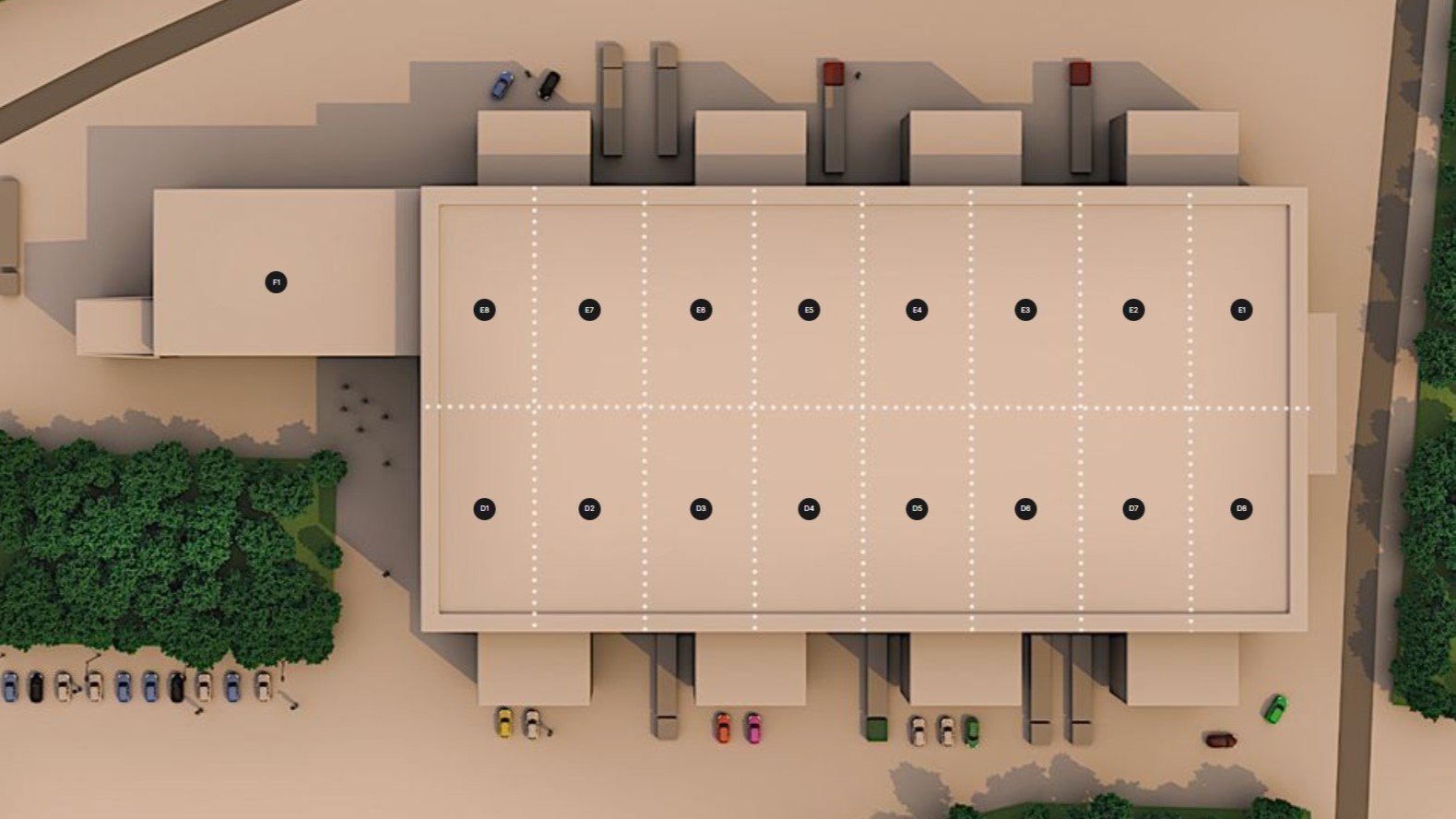1456x819 pixels.
Task: Select the D8 unit marker
Action: click(x=1241, y=508)
